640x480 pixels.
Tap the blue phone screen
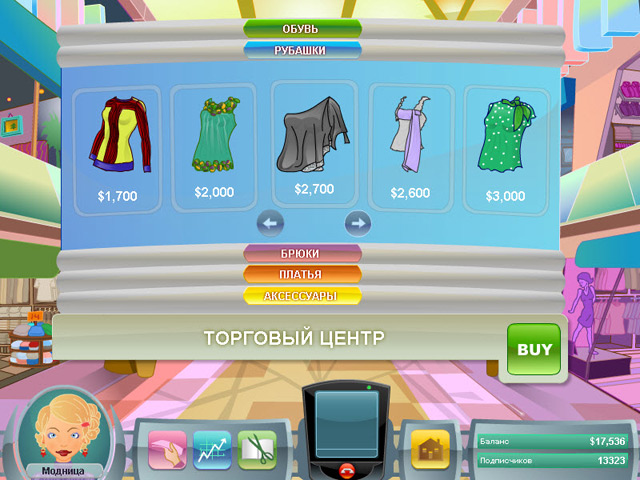coord(347,423)
